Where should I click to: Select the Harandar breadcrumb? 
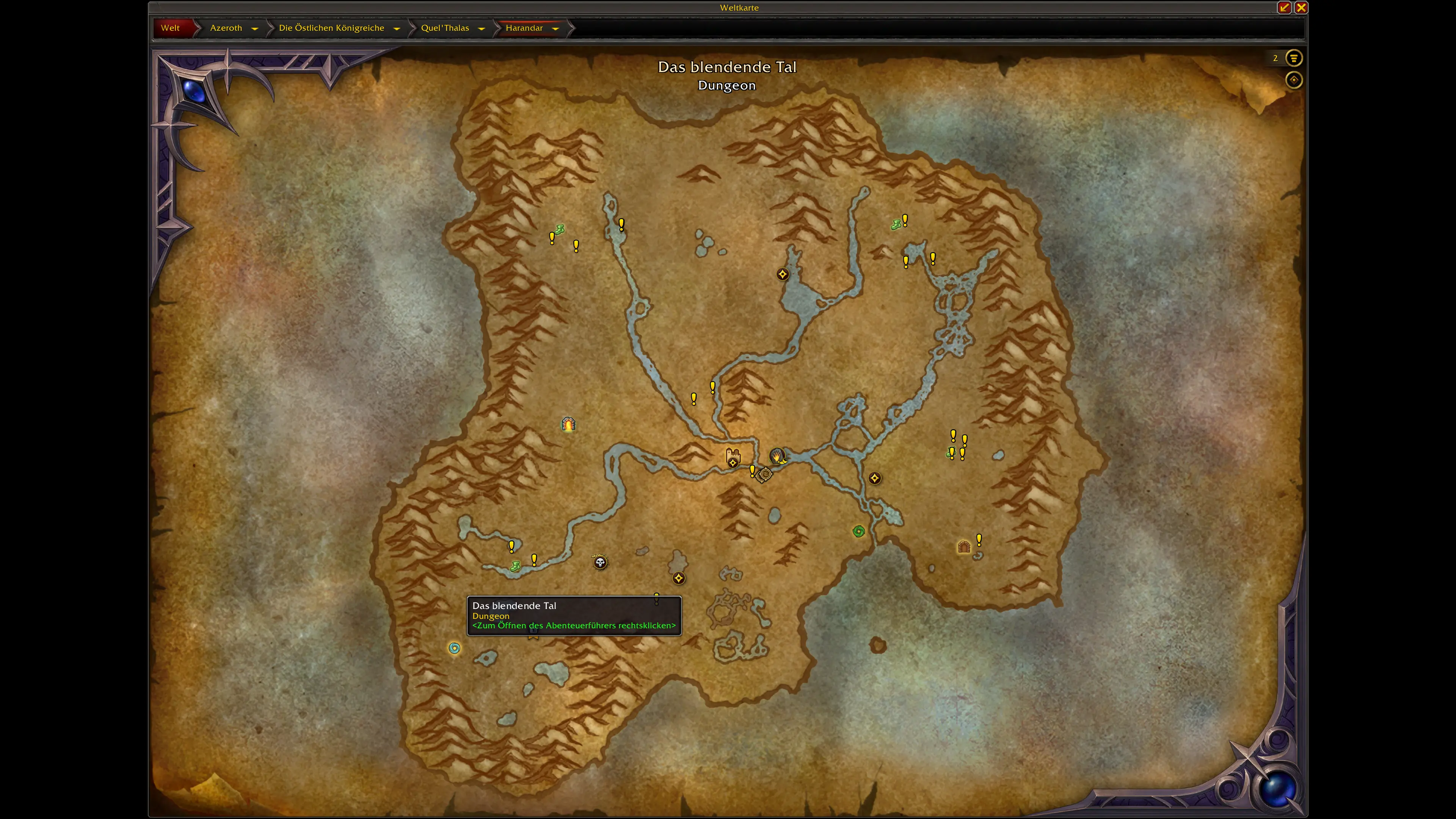tap(523, 28)
